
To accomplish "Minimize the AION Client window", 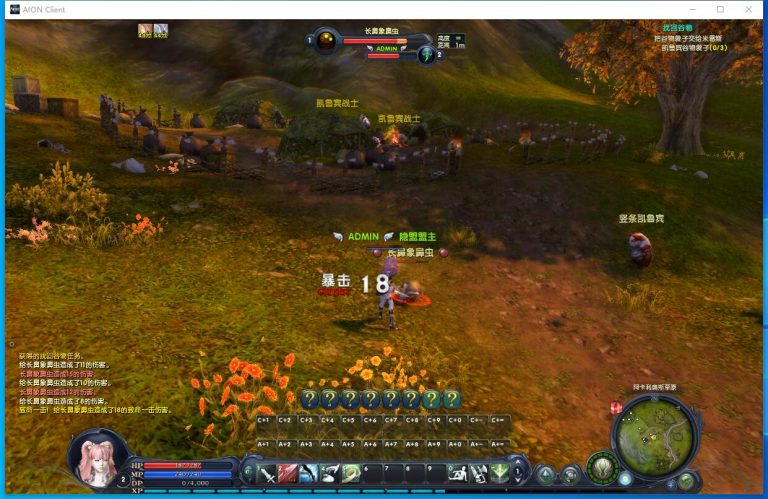I will click(692, 9).
